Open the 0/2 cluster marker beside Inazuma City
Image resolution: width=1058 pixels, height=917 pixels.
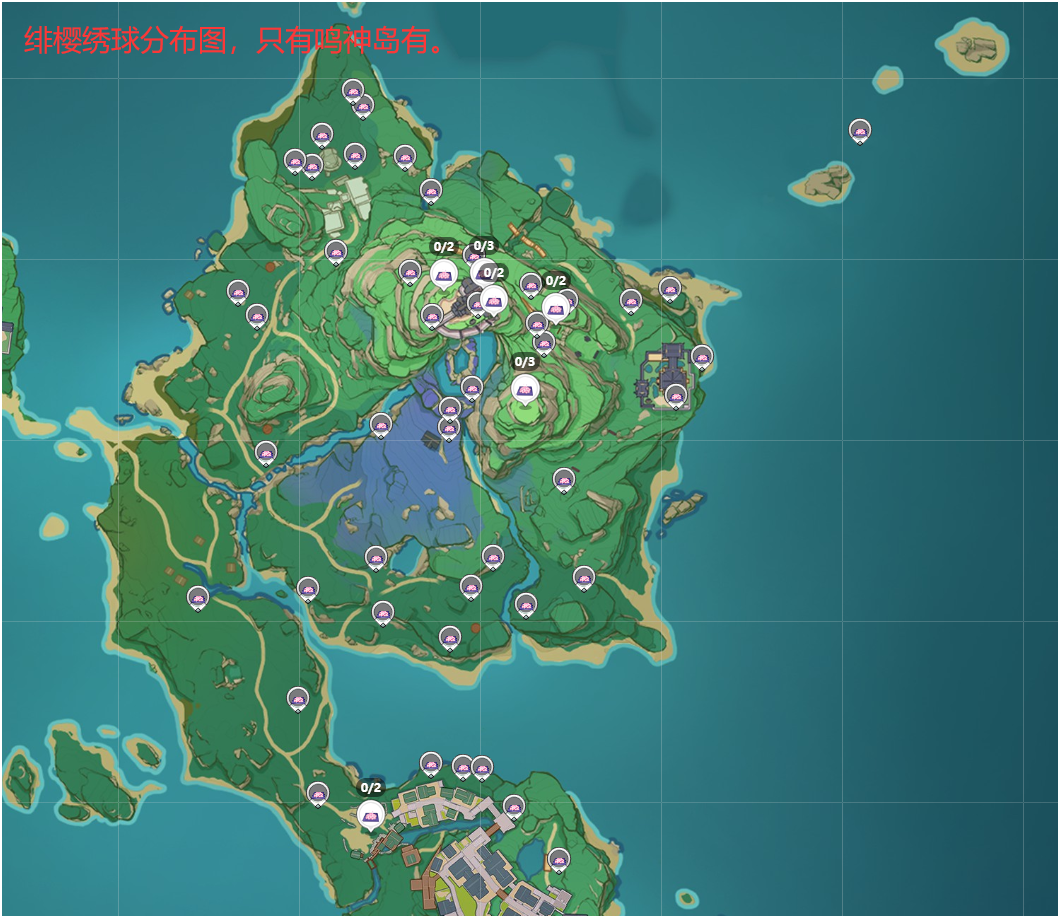tap(371, 814)
